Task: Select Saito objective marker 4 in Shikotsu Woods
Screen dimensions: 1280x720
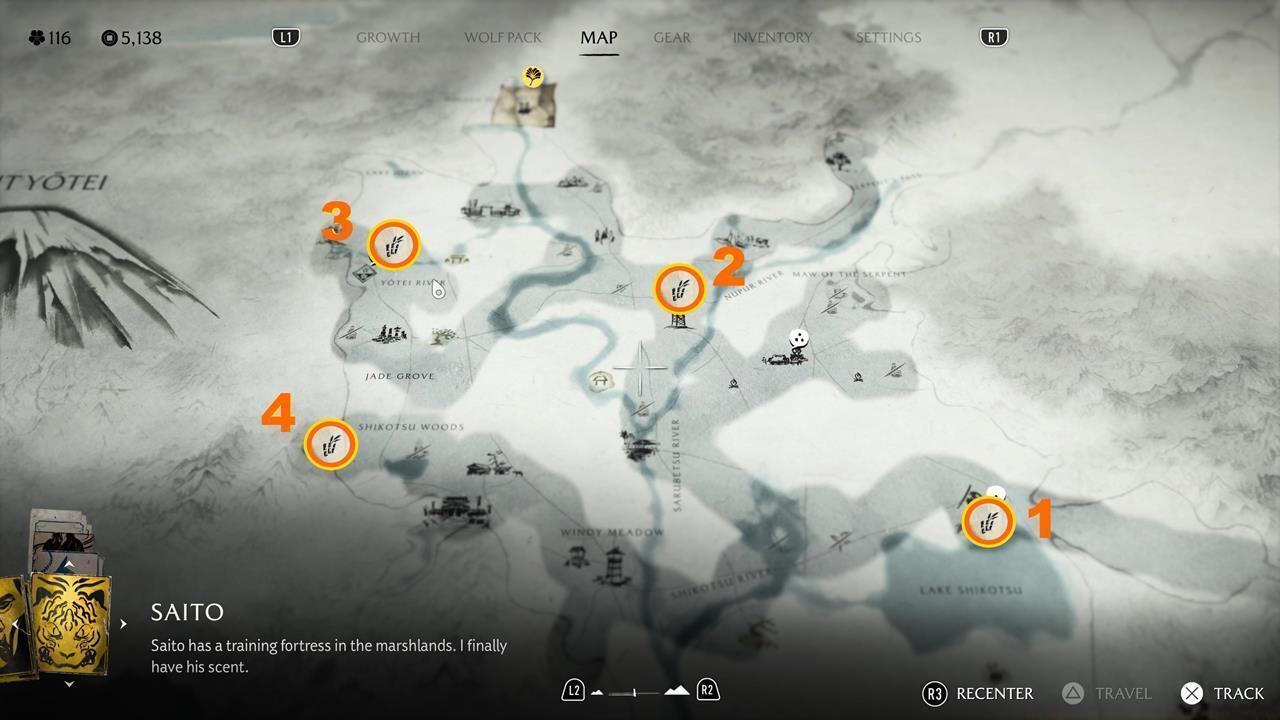Action: point(331,444)
